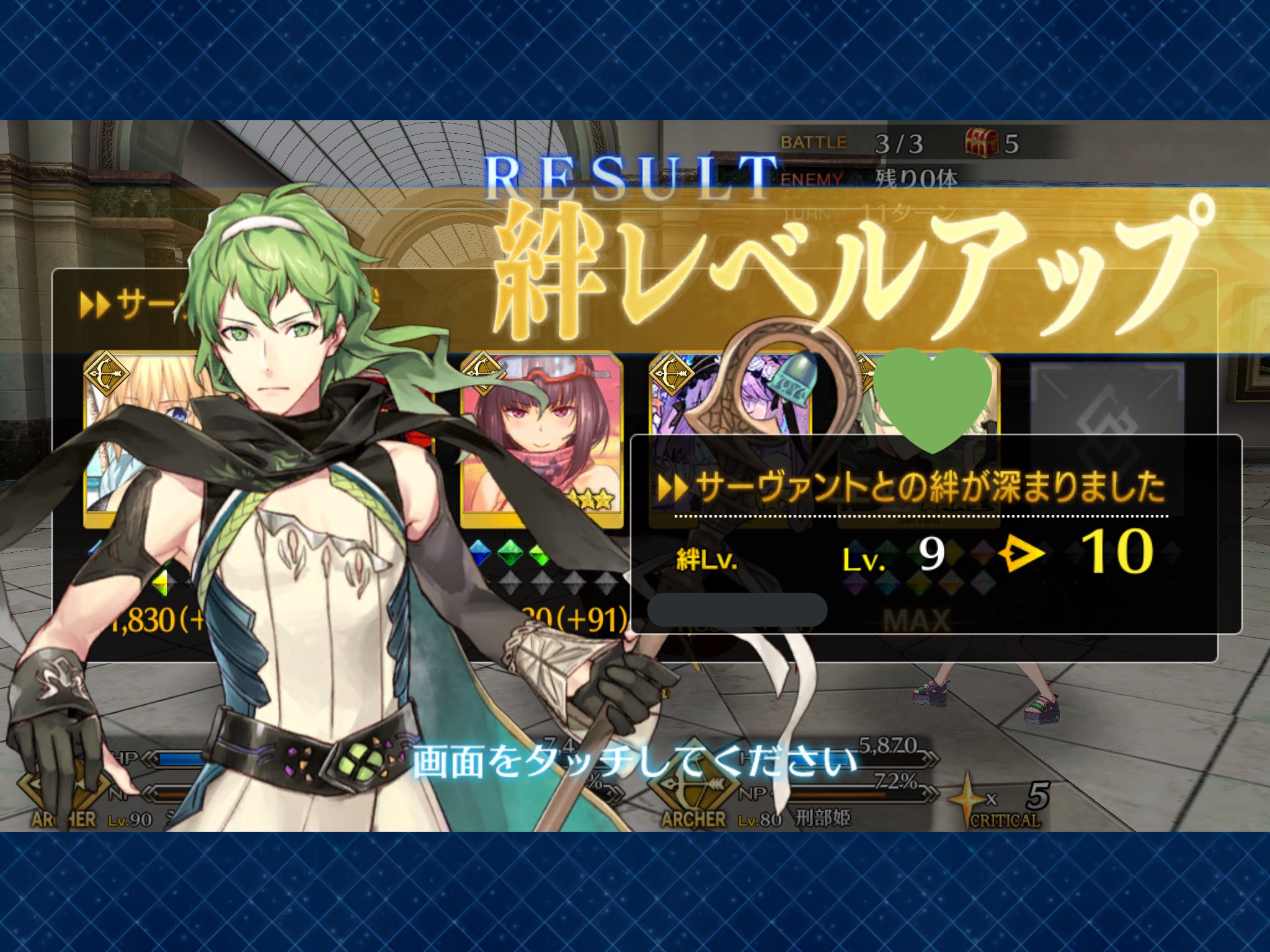Click the bond level 9 to 10 panel
This screenshot has width=1270, height=952.
[x=935, y=534]
